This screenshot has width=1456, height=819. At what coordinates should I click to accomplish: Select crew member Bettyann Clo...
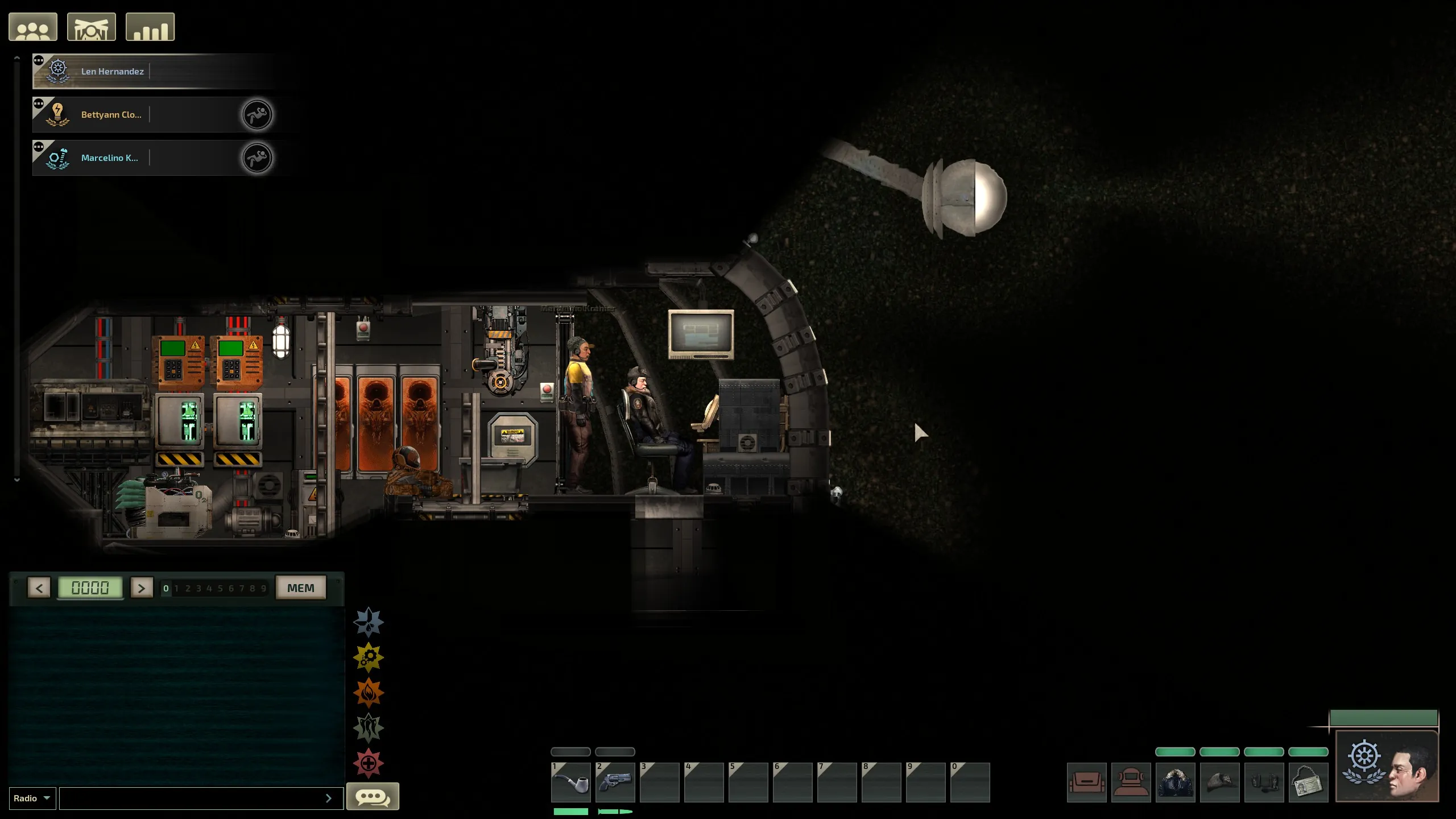pos(111,115)
